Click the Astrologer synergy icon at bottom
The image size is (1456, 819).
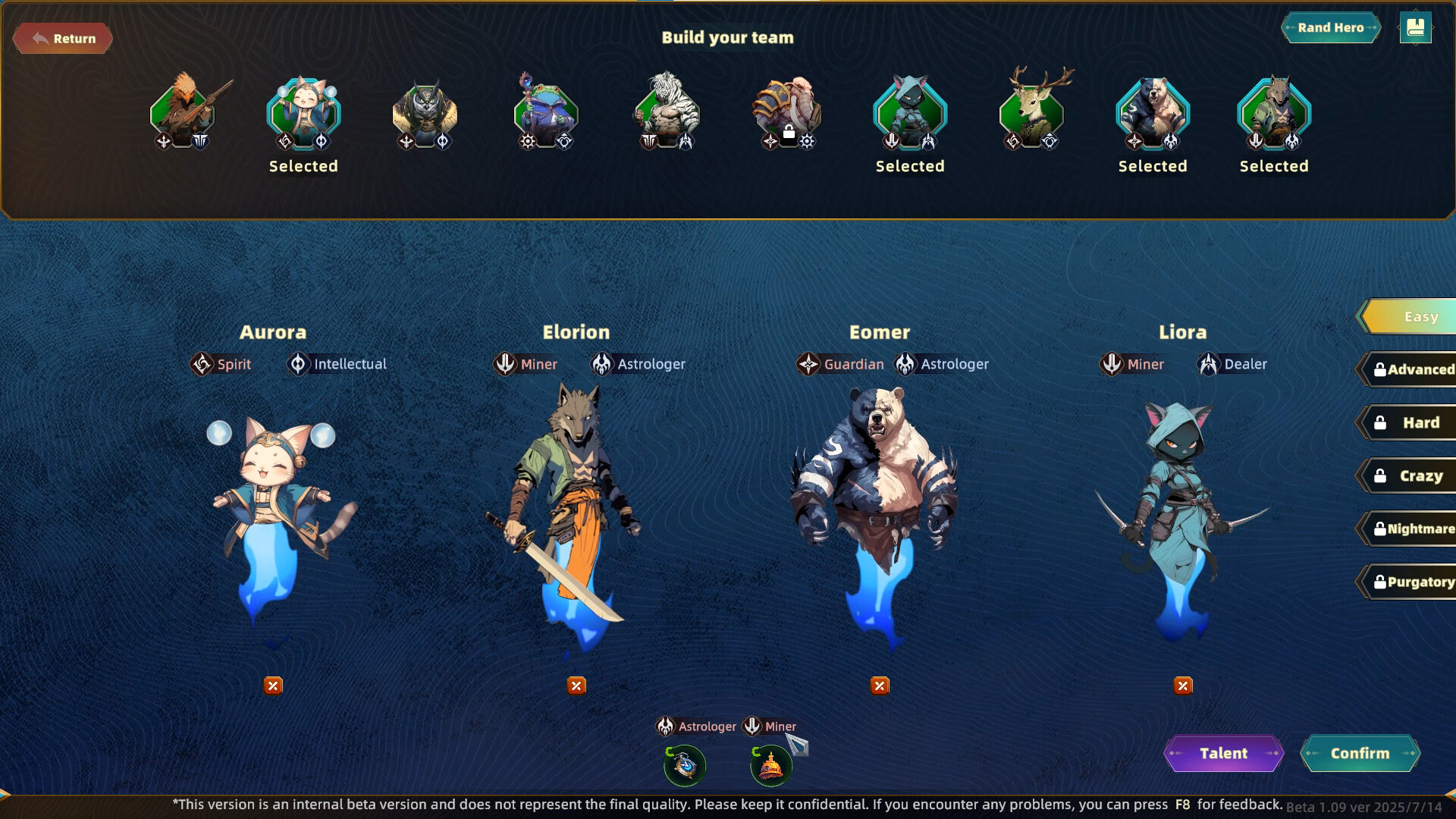tap(685, 766)
